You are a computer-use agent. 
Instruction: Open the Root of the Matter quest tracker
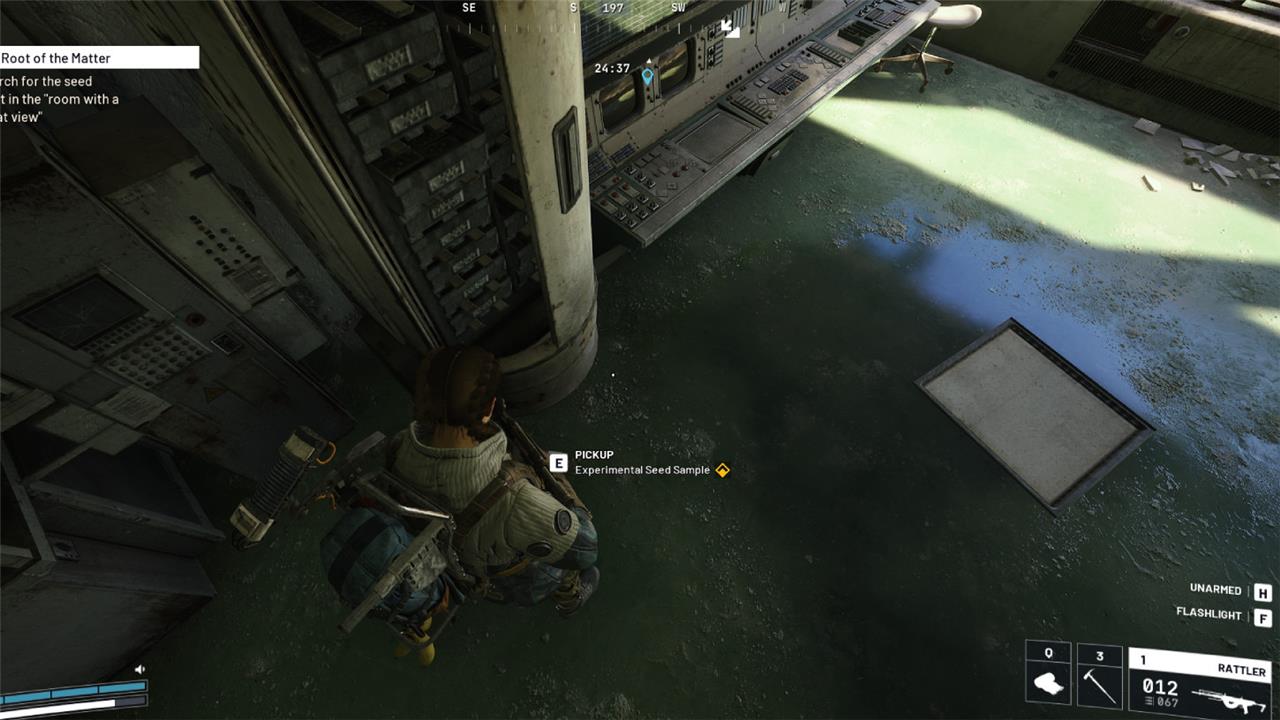point(98,58)
